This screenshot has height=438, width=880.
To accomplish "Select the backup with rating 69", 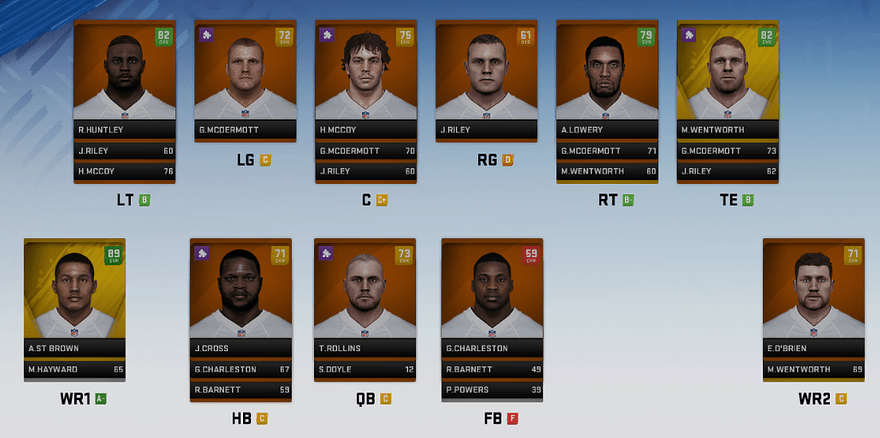I will (813, 370).
